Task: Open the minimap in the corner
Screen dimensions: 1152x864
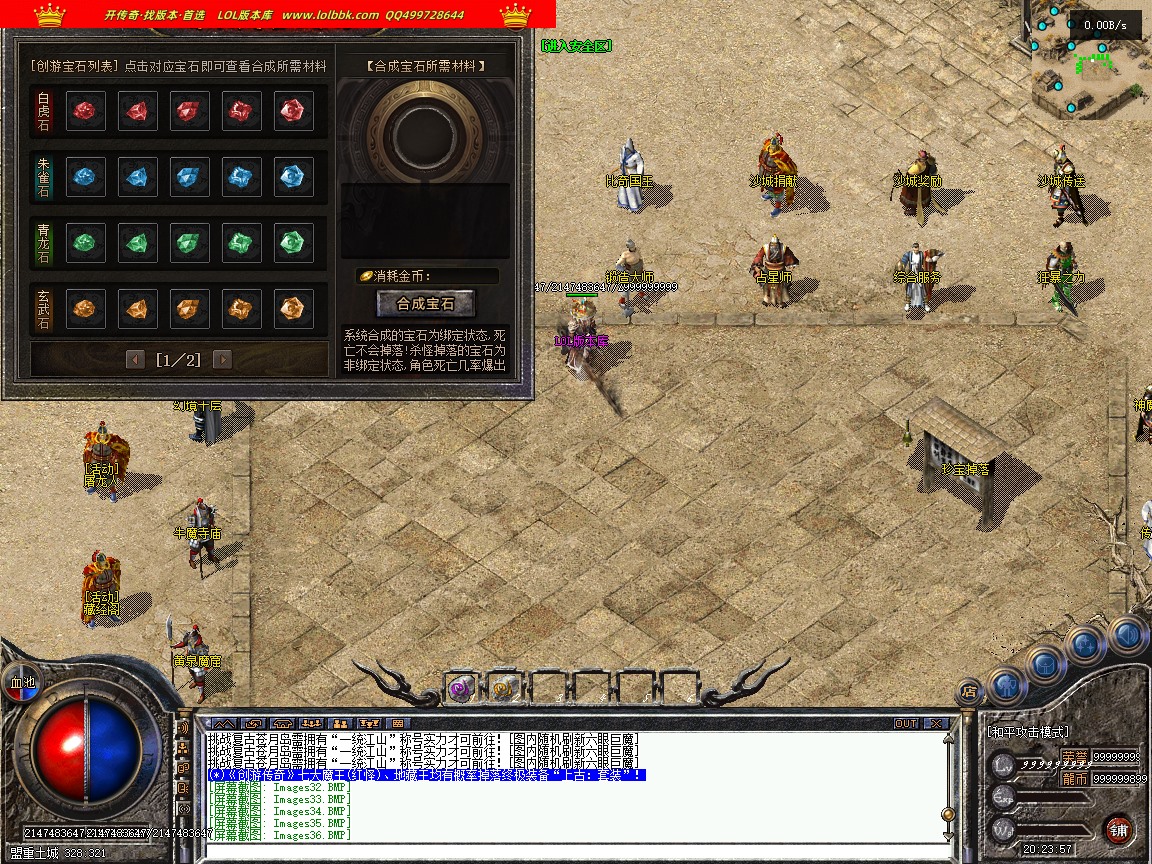Action: pos(1090,62)
